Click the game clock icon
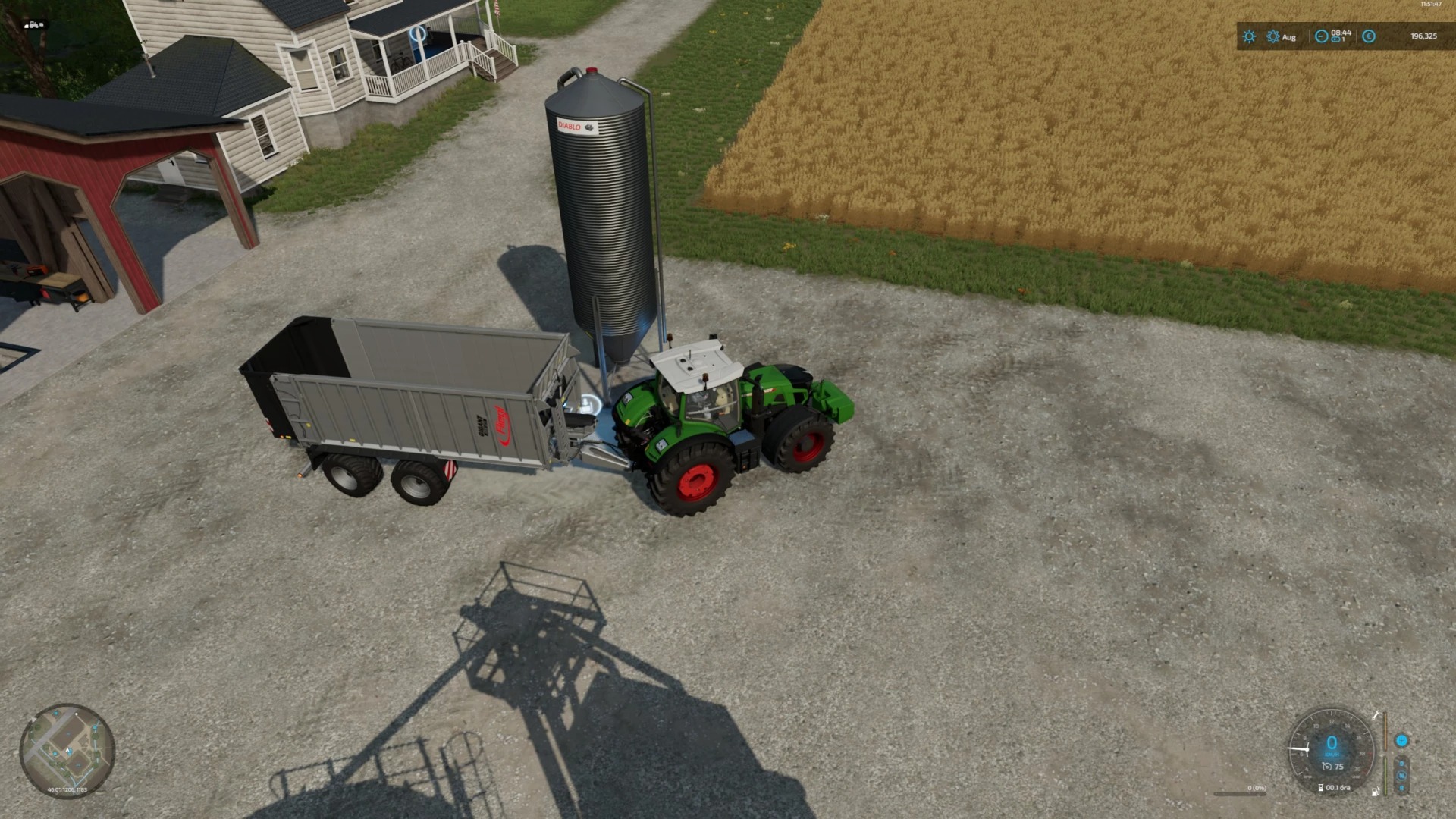Image resolution: width=1456 pixels, height=819 pixels. [1321, 36]
